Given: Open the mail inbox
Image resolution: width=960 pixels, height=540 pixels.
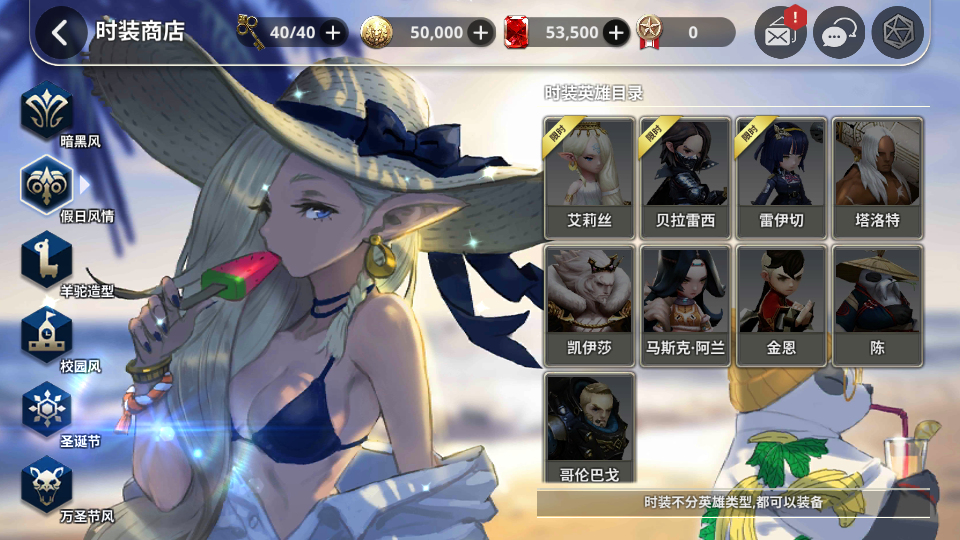Looking at the screenshot, I should (x=780, y=33).
